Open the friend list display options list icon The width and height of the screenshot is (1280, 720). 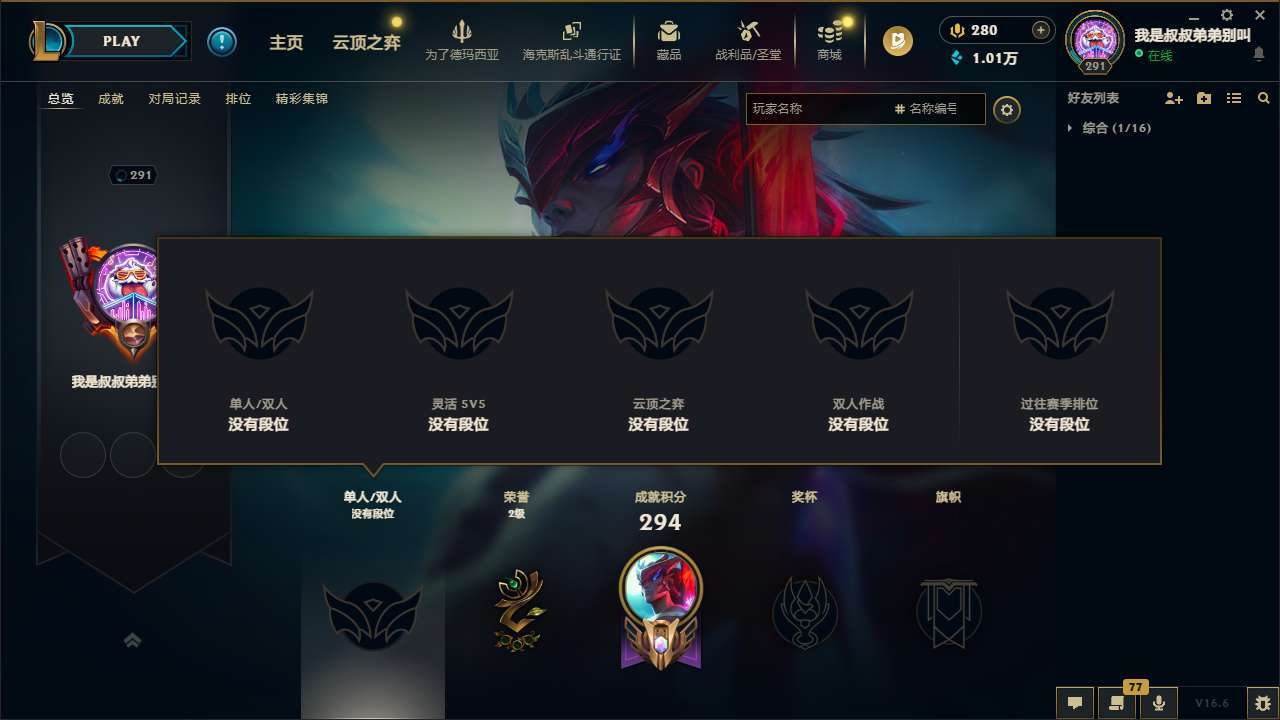1233,98
